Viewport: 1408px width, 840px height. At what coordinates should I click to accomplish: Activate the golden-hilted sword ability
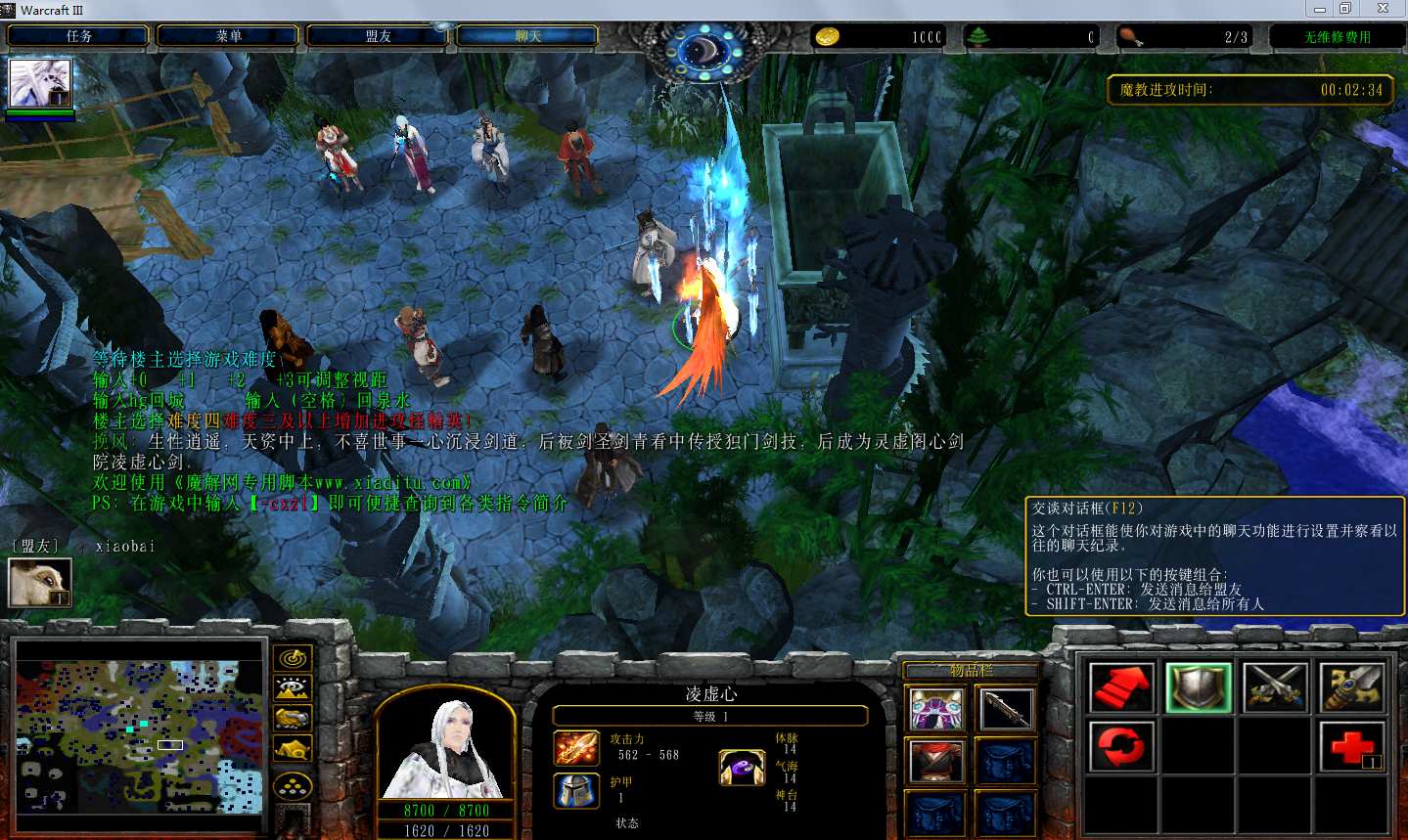[x=1351, y=687]
